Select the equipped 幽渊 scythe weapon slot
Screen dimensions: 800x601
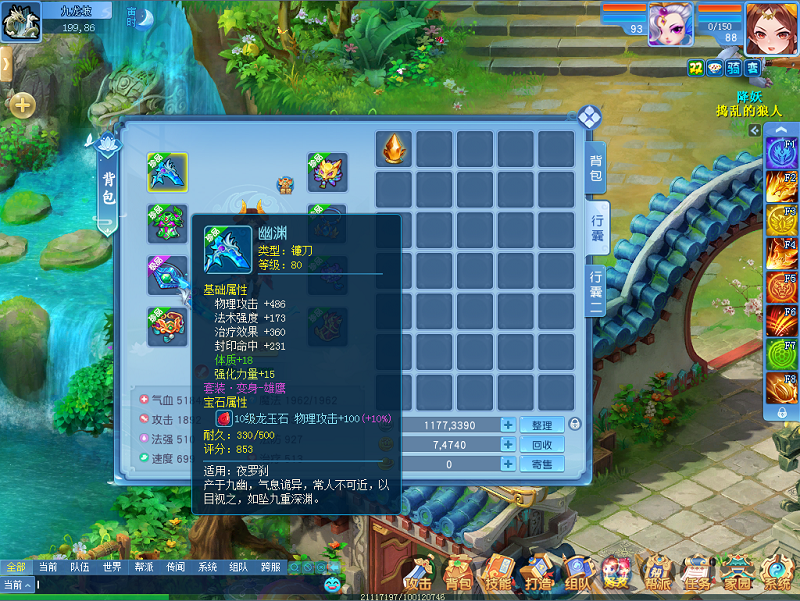coord(166,172)
